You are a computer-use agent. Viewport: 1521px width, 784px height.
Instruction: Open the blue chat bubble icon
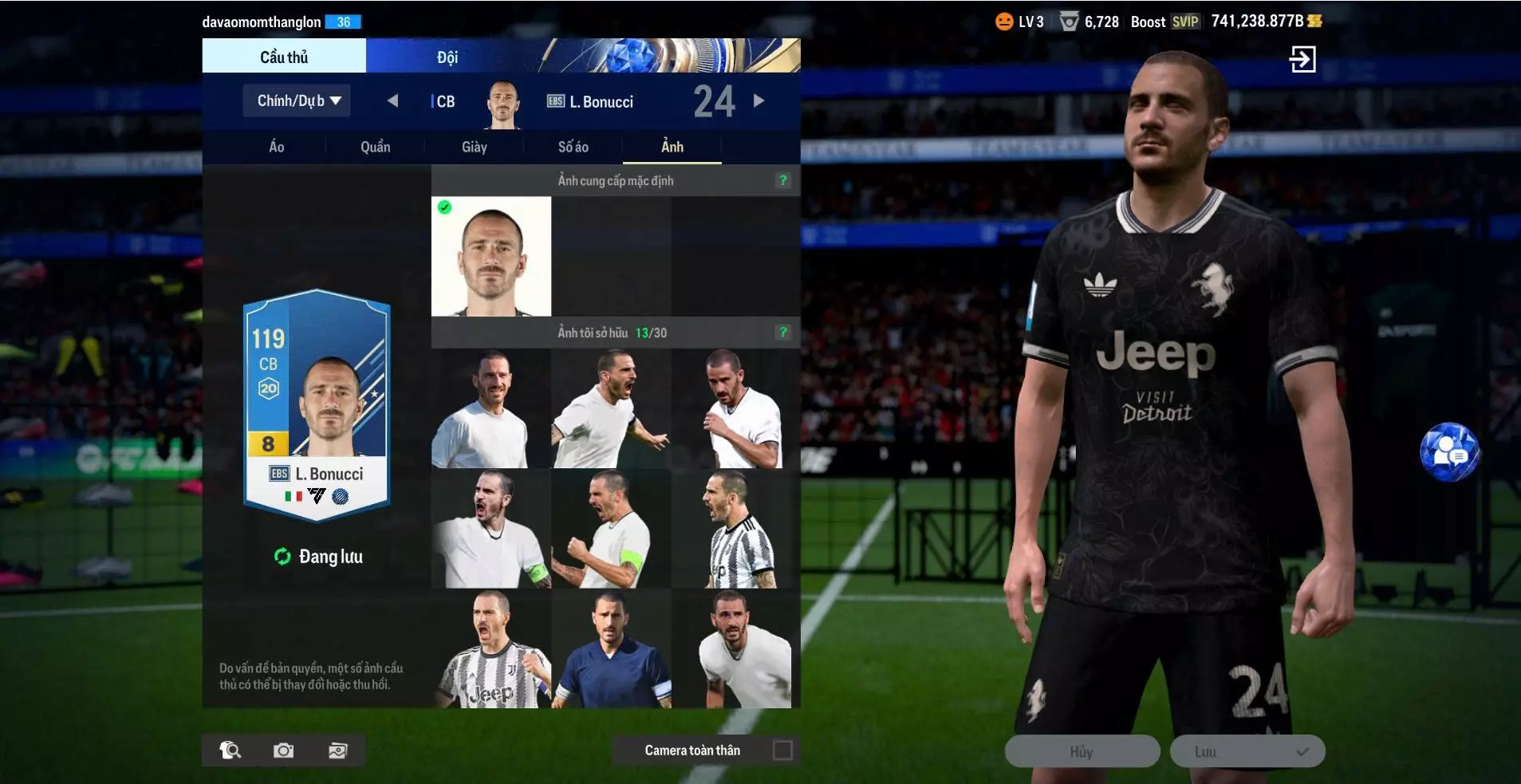[1449, 452]
